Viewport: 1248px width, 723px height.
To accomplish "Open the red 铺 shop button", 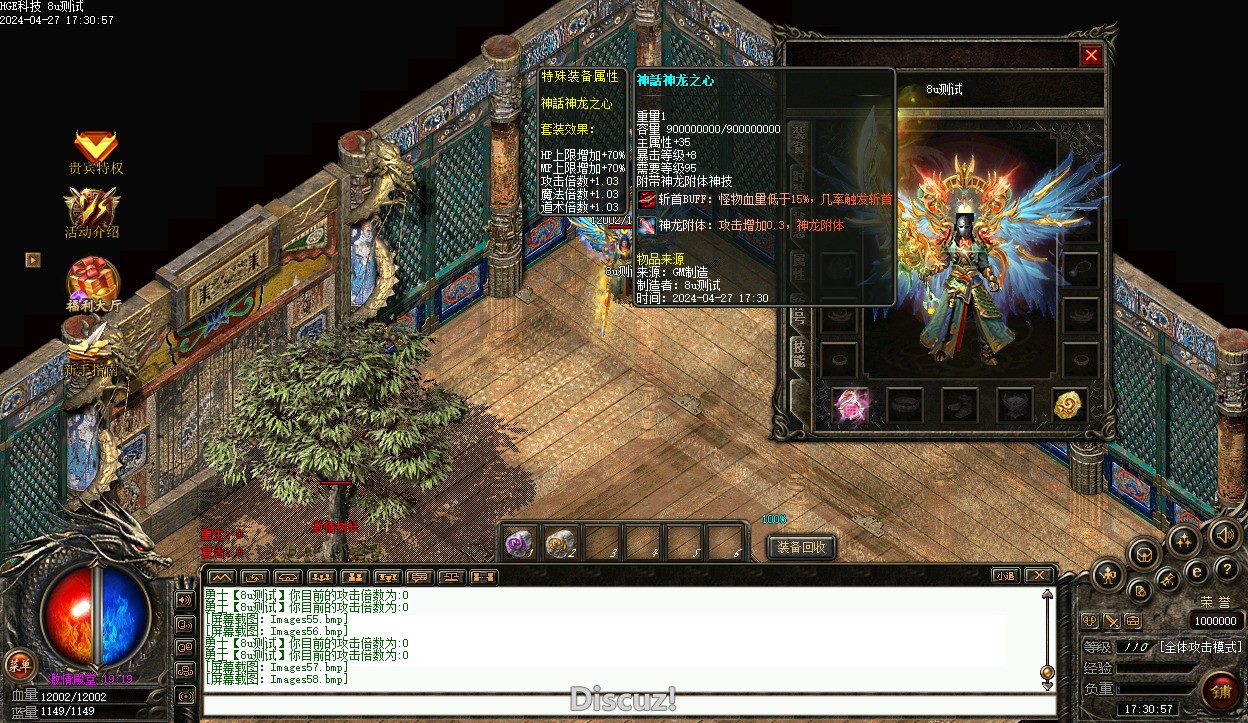I will tap(1220, 689).
